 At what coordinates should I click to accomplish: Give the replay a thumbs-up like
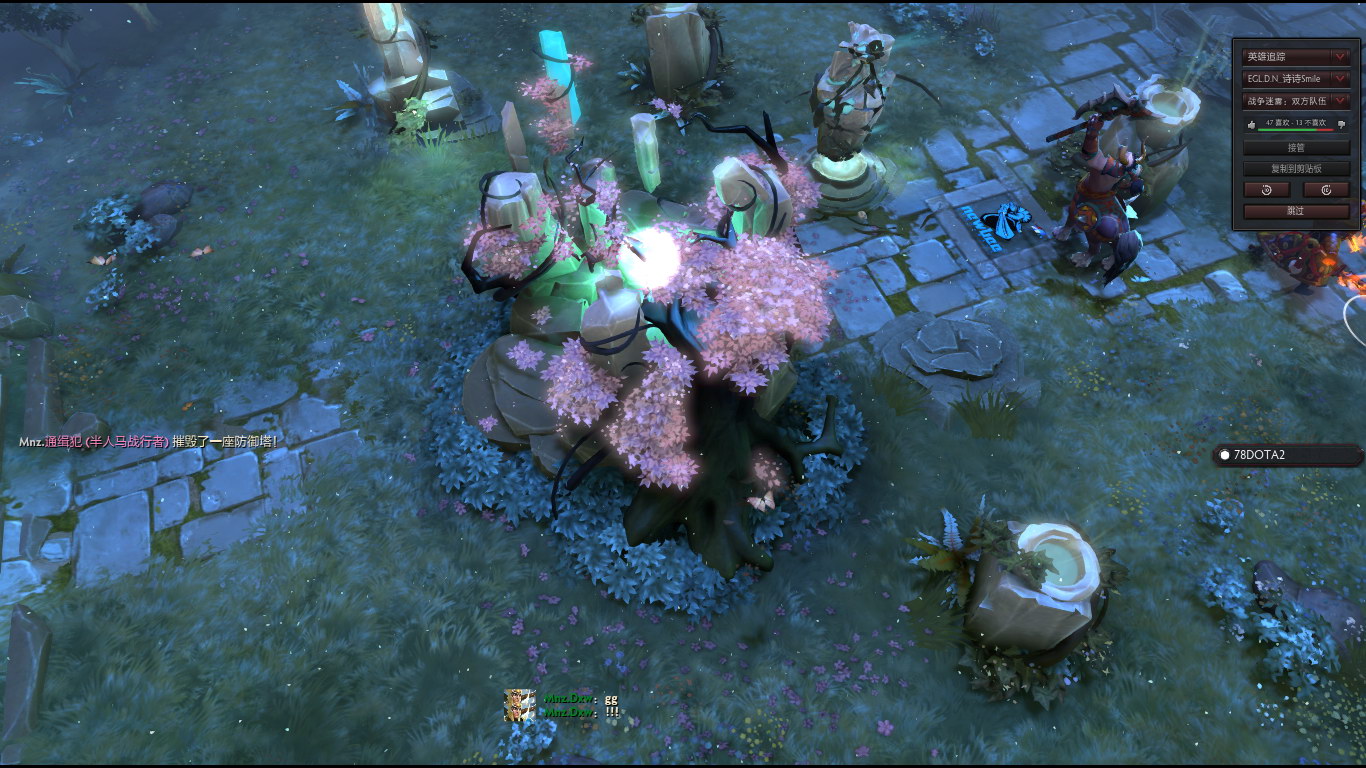[x=1251, y=124]
